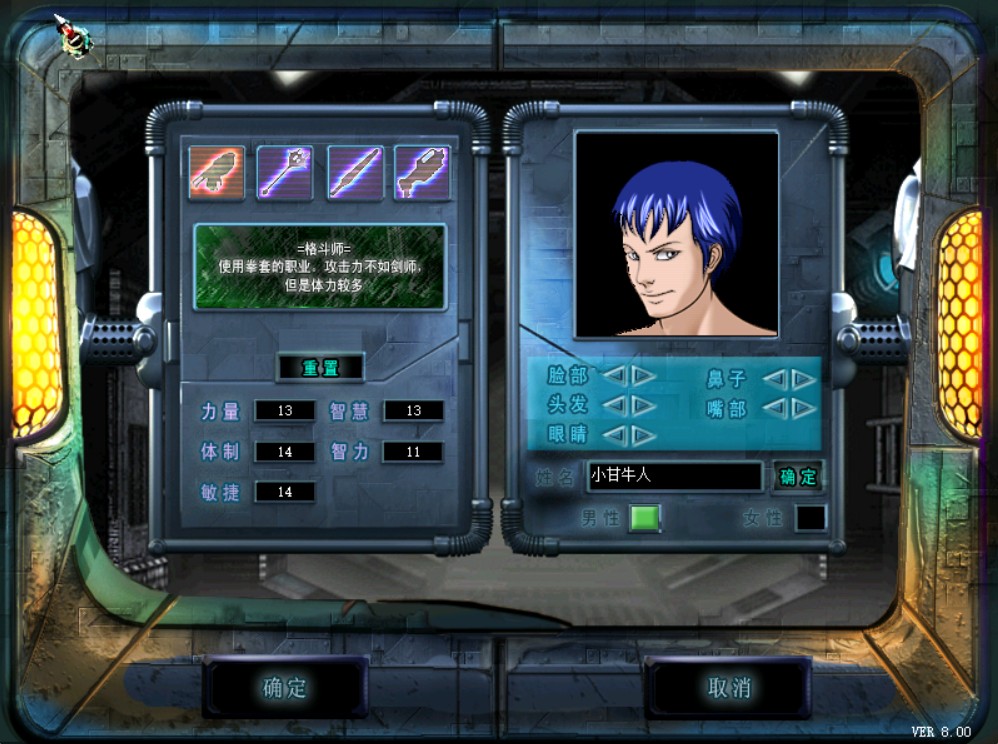Screen dimensions: 998x744
Task: Confirm the name with the small 确定 button
Action: pos(798,477)
